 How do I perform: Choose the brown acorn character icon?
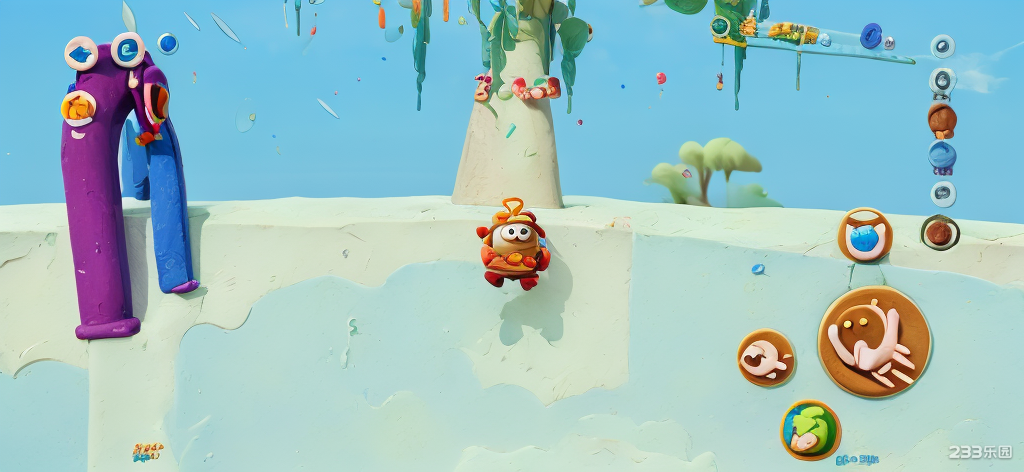(941, 119)
